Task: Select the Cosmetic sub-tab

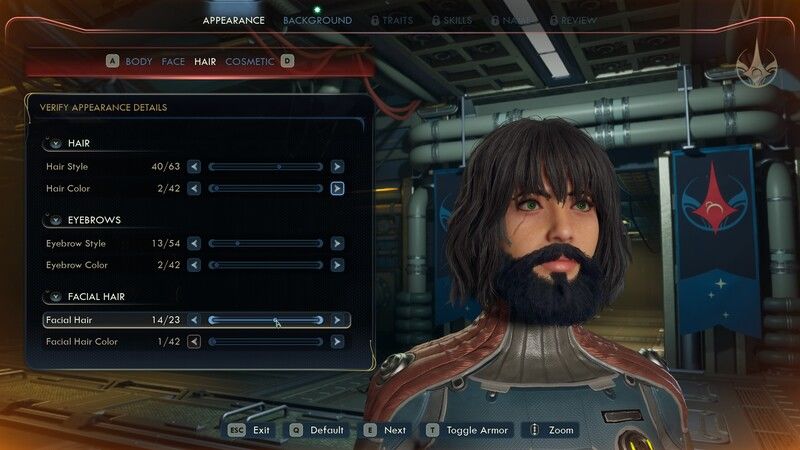Action: (250, 61)
